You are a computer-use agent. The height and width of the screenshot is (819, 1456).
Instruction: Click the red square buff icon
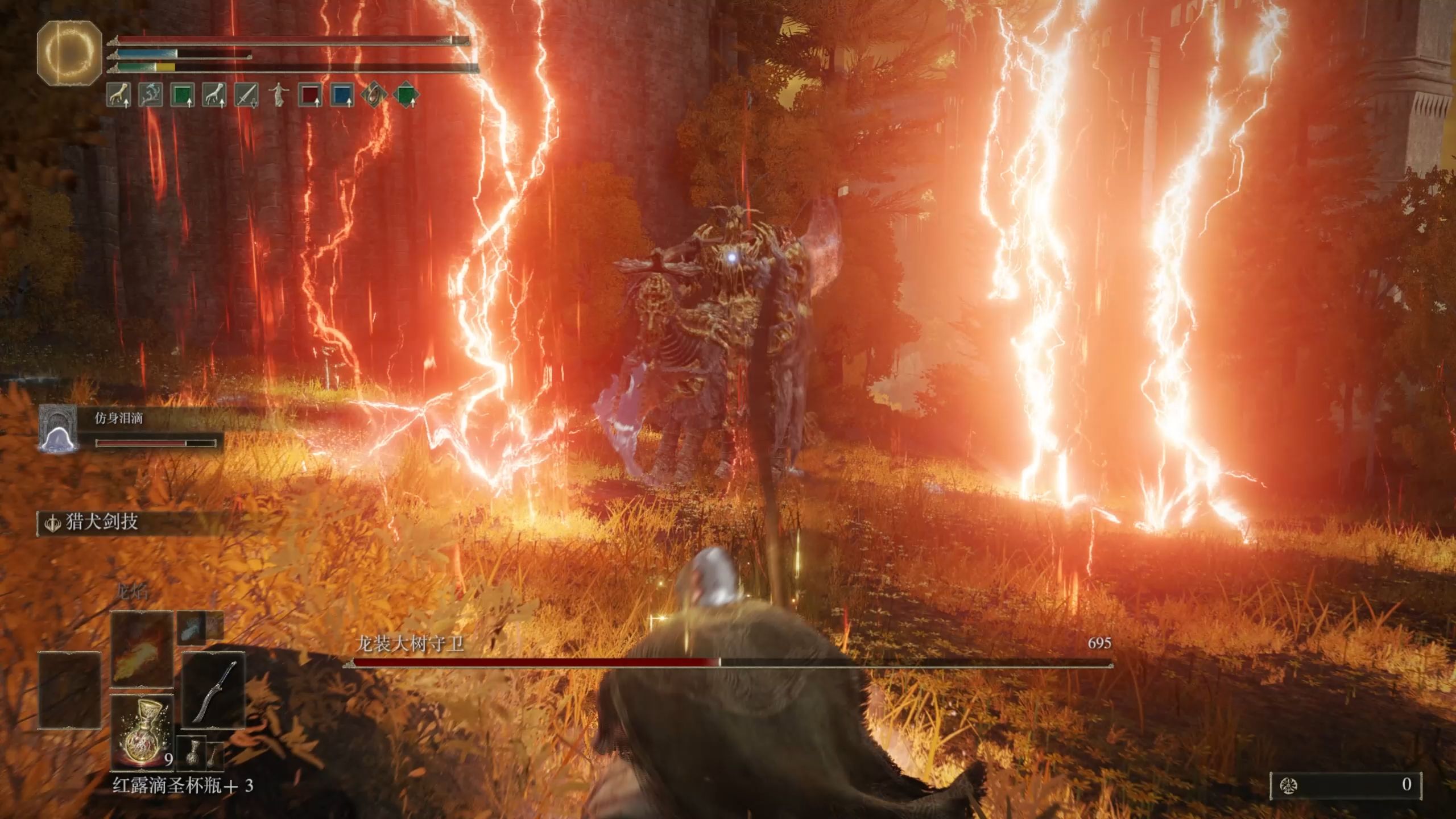point(310,94)
